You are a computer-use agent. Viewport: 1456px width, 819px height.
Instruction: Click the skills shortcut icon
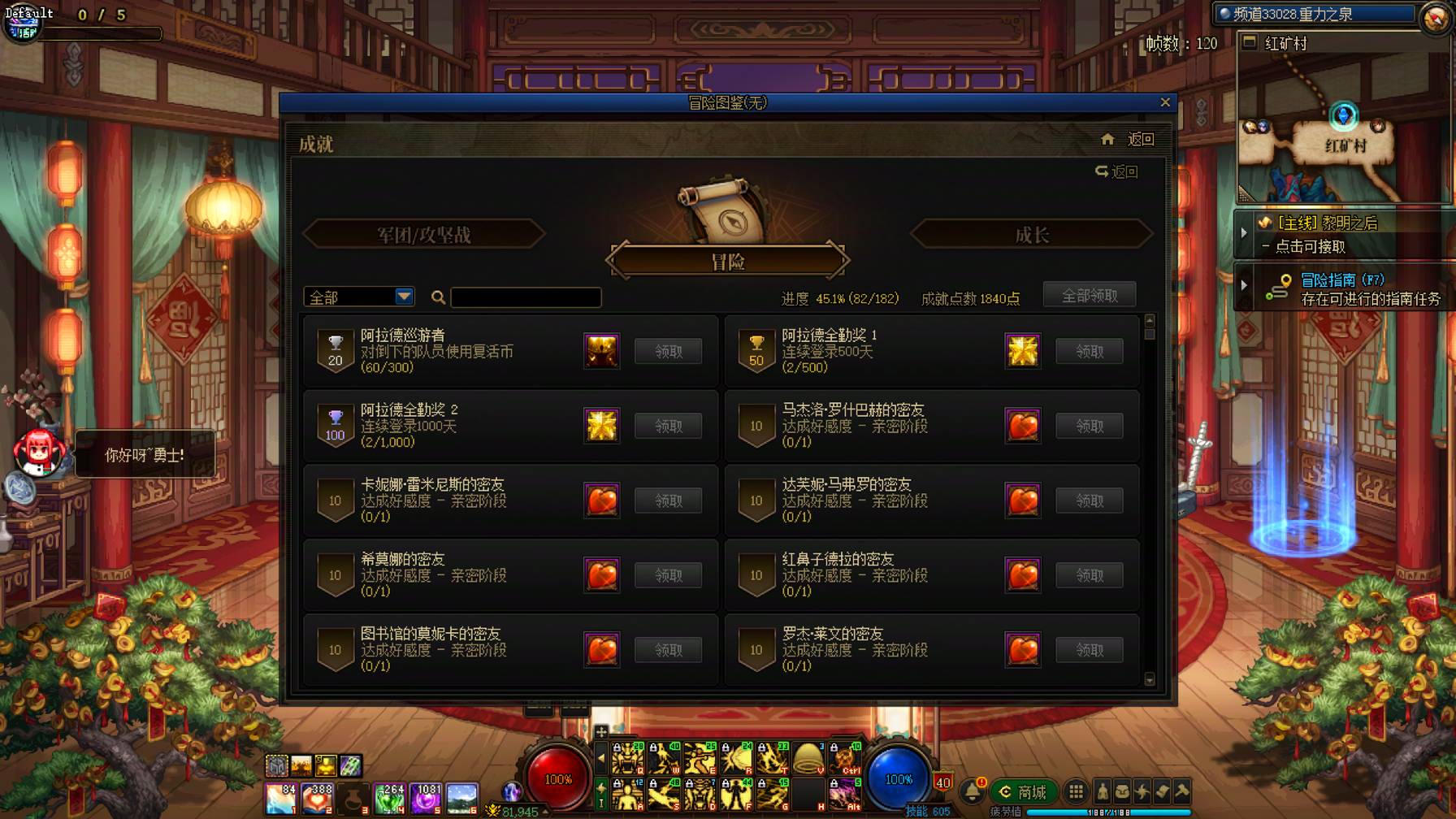1142,790
